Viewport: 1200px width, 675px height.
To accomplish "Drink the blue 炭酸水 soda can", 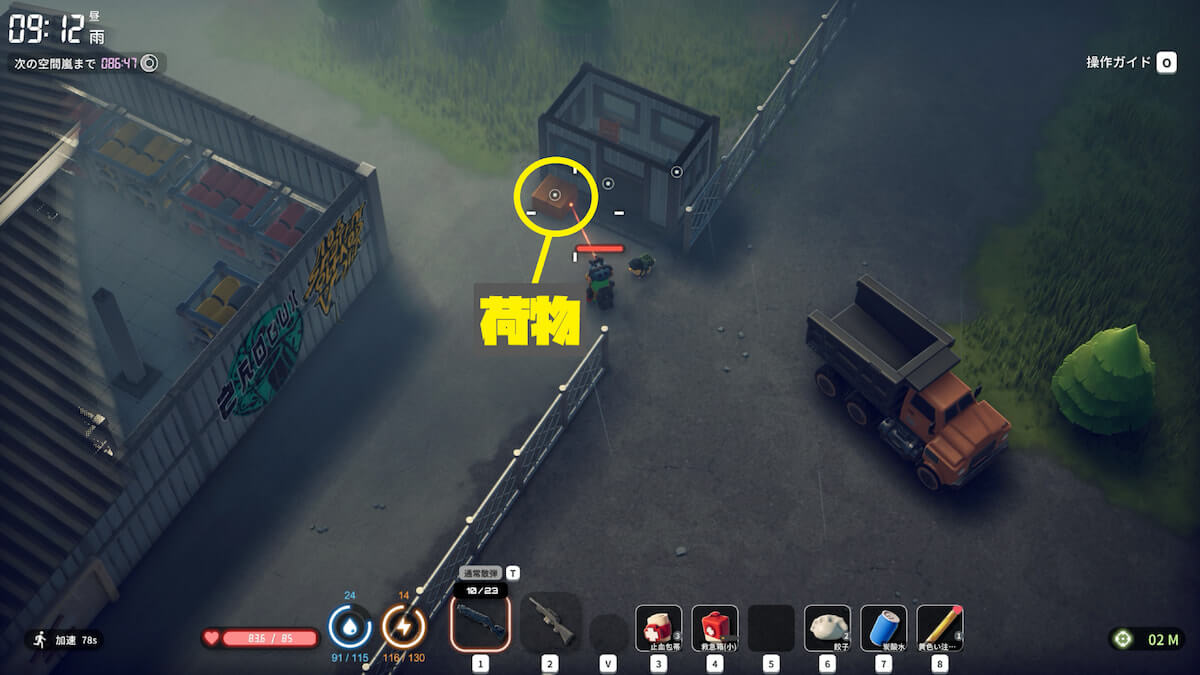I will (883, 628).
